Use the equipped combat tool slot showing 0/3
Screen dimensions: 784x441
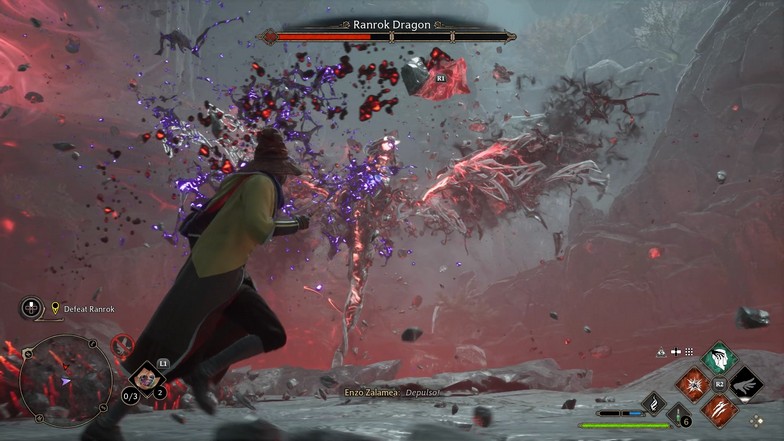coord(146,379)
